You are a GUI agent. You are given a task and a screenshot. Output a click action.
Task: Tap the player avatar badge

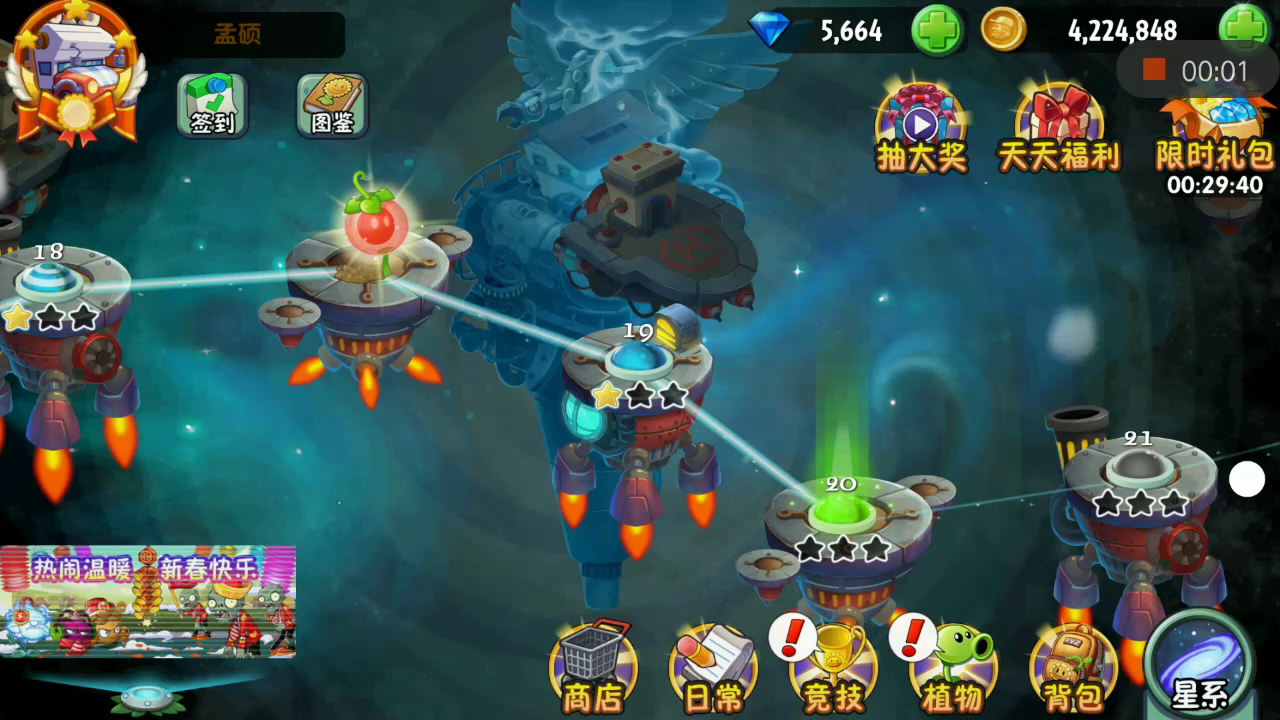coord(75,75)
